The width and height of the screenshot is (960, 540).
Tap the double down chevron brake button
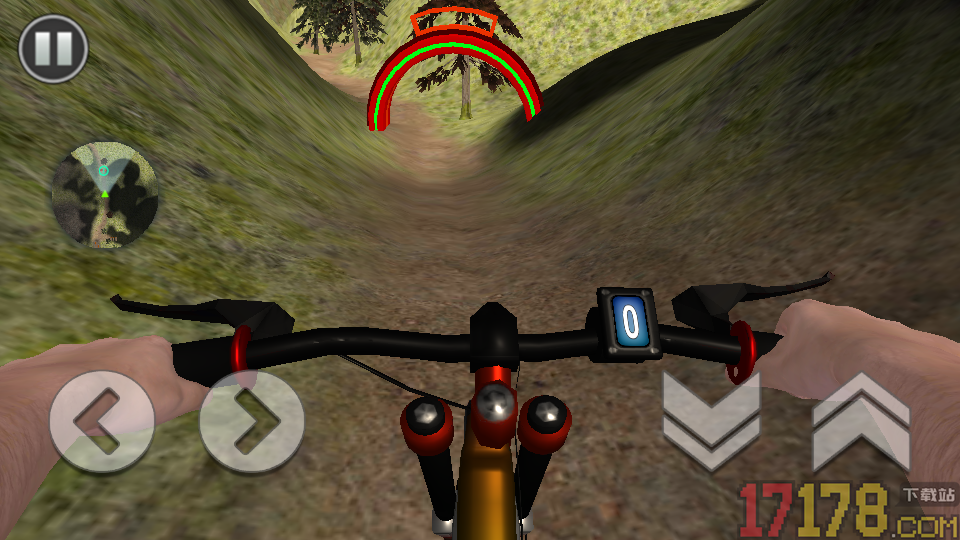(711, 422)
